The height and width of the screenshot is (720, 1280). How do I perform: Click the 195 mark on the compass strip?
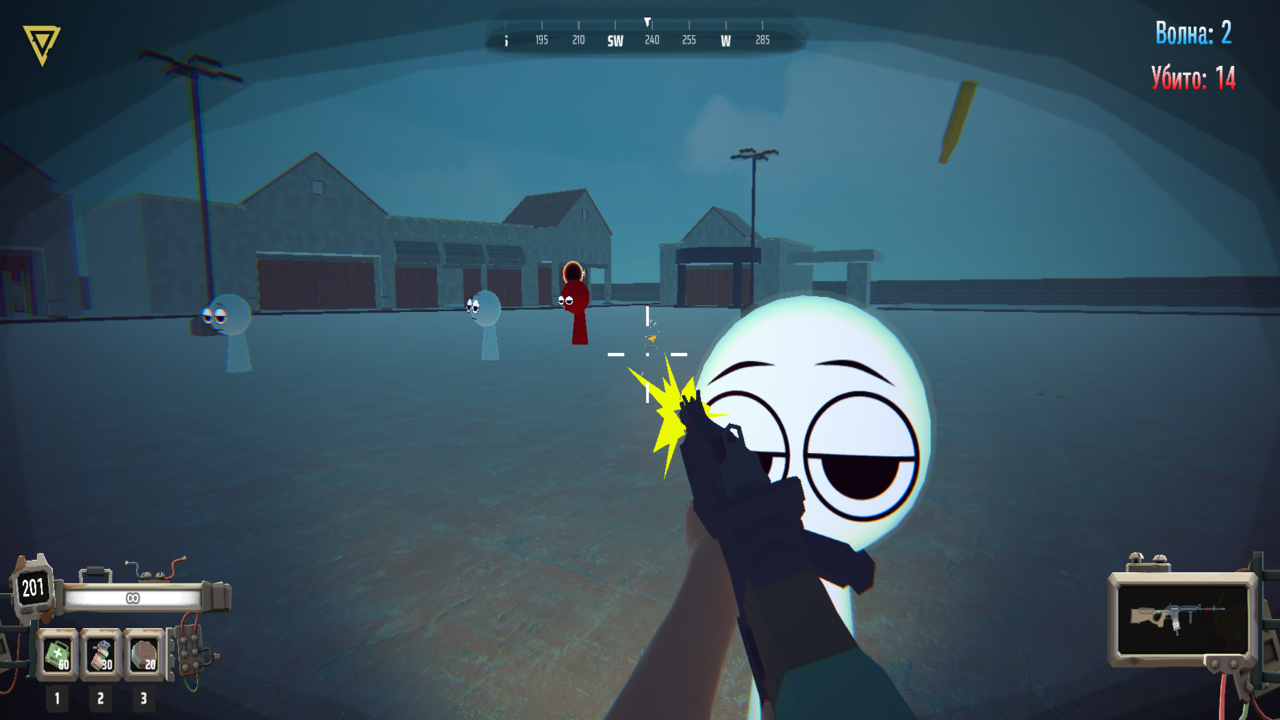(x=540, y=42)
